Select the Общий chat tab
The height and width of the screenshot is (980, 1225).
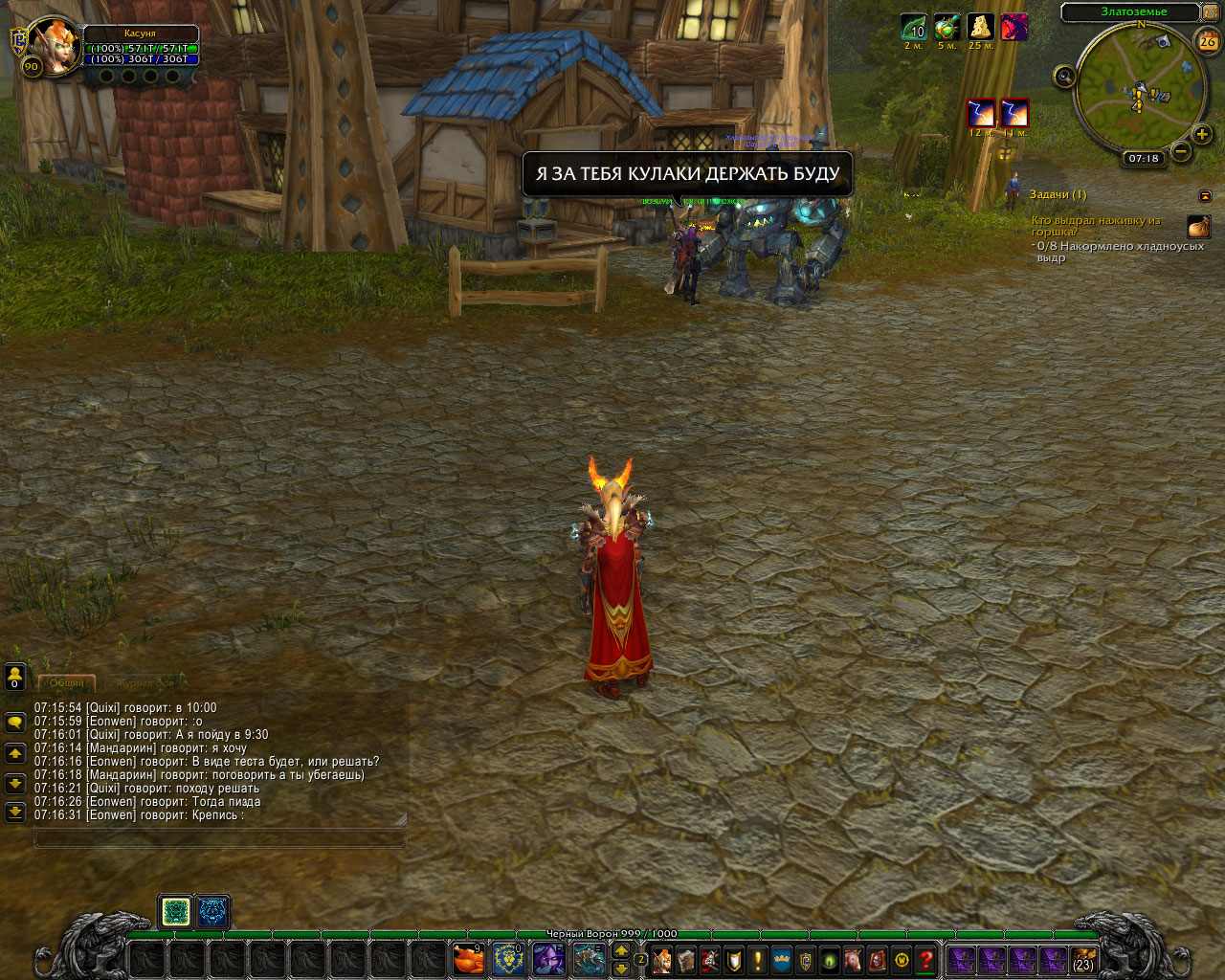click(66, 683)
